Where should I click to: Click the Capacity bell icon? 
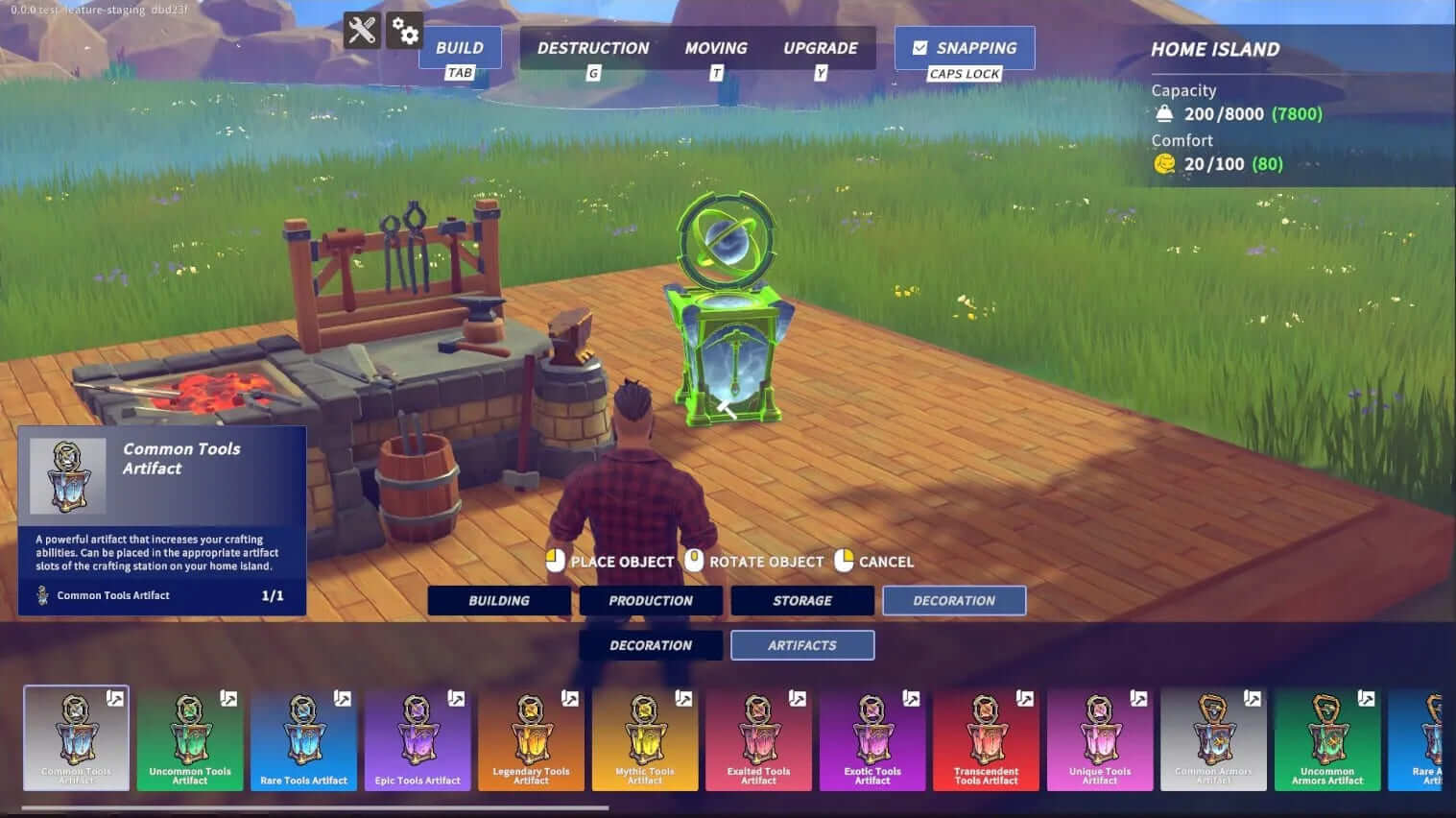[x=1164, y=113]
